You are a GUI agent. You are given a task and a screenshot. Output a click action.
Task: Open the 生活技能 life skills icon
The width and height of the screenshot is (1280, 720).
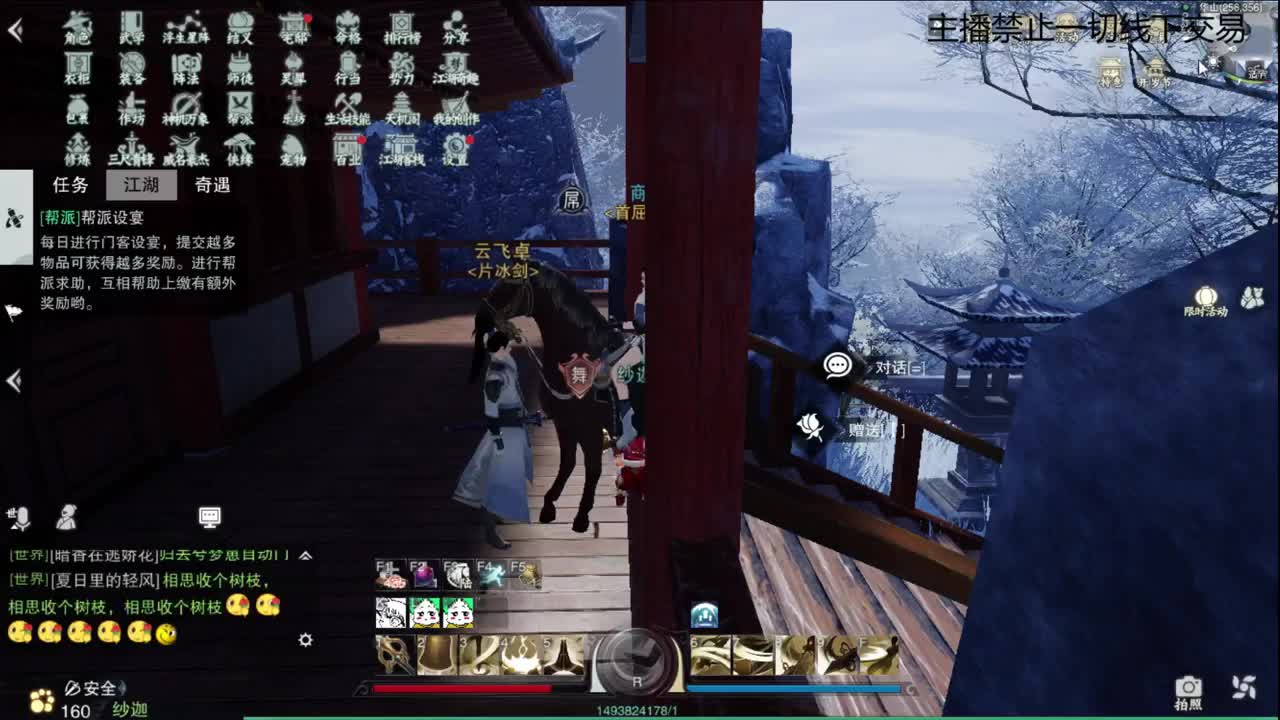(347, 110)
